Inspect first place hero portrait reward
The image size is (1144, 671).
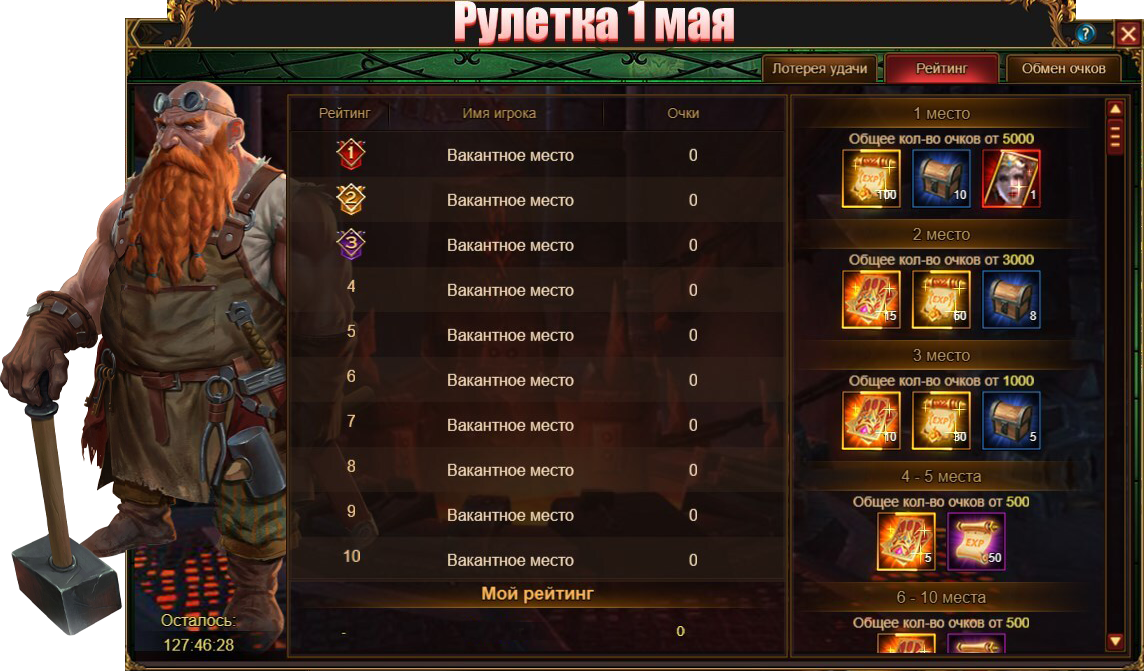point(1011,179)
